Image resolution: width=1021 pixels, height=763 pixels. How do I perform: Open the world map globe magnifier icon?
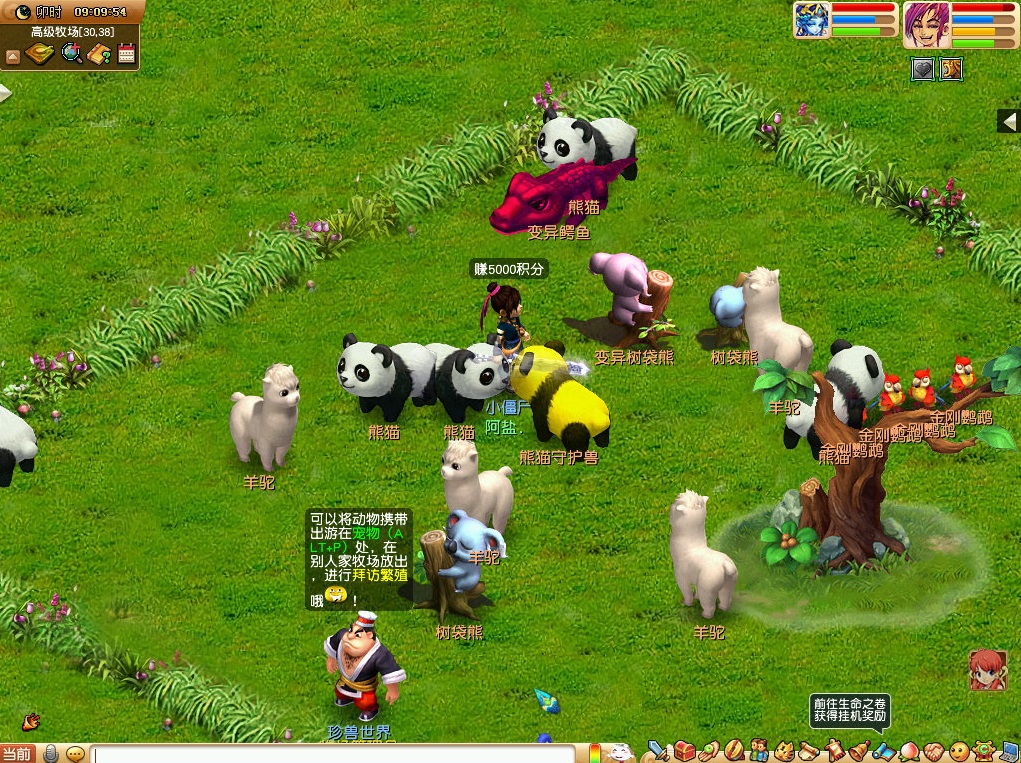click(x=72, y=54)
